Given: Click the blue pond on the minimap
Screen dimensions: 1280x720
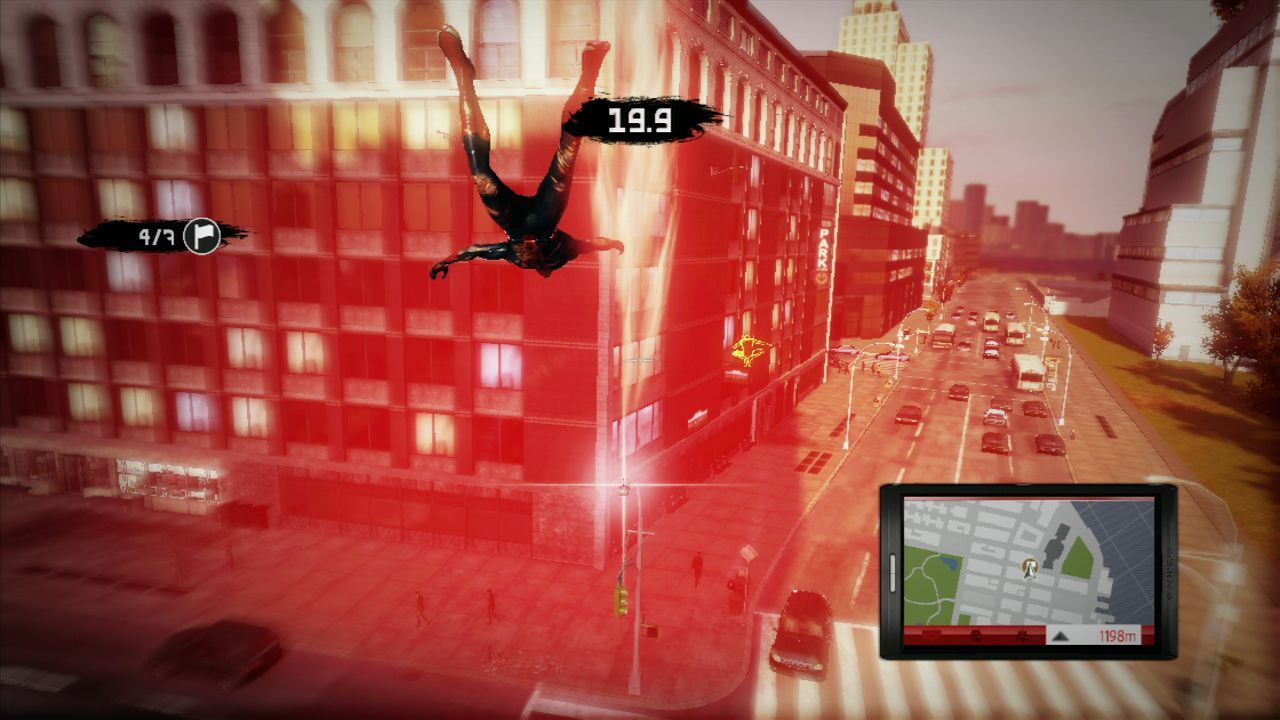Looking at the screenshot, I should pos(948,563).
